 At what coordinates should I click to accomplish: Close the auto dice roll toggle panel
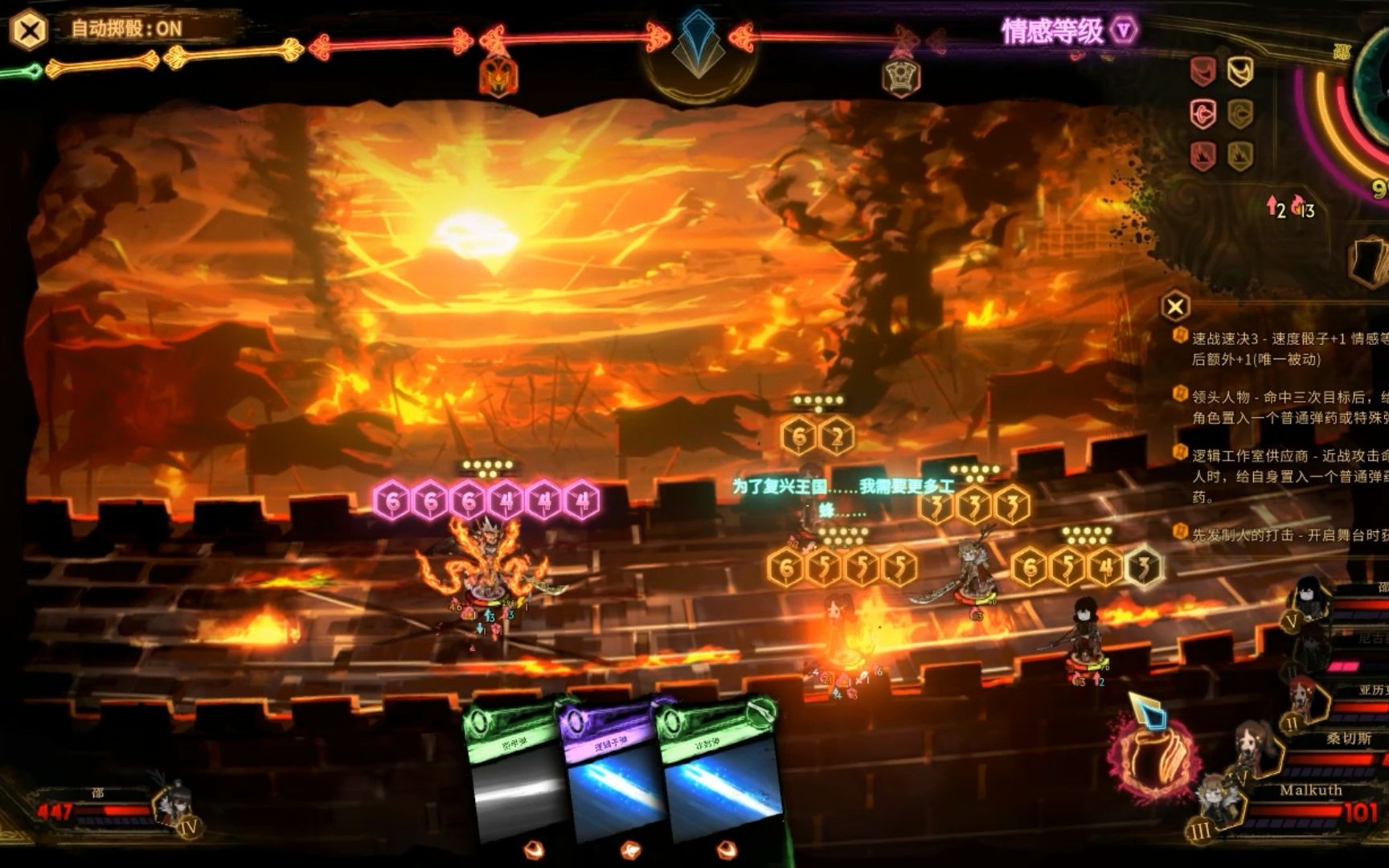click(x=30, y=31)
